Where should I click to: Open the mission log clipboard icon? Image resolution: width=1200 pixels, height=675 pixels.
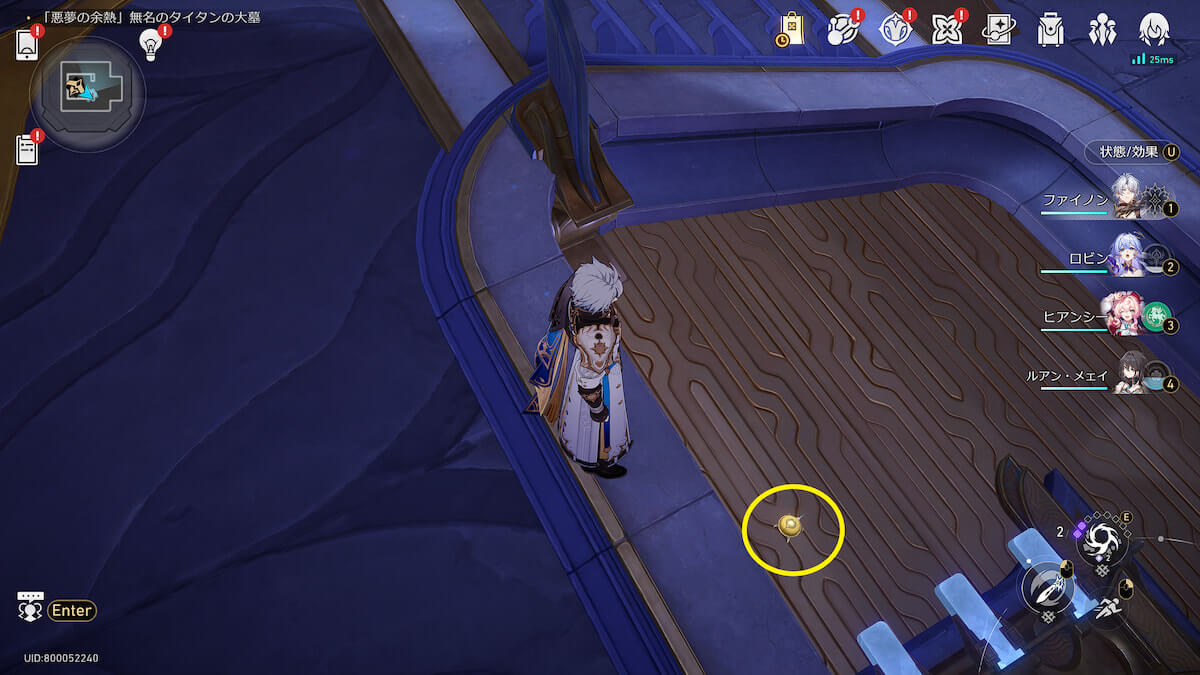(x=27, y=150)
